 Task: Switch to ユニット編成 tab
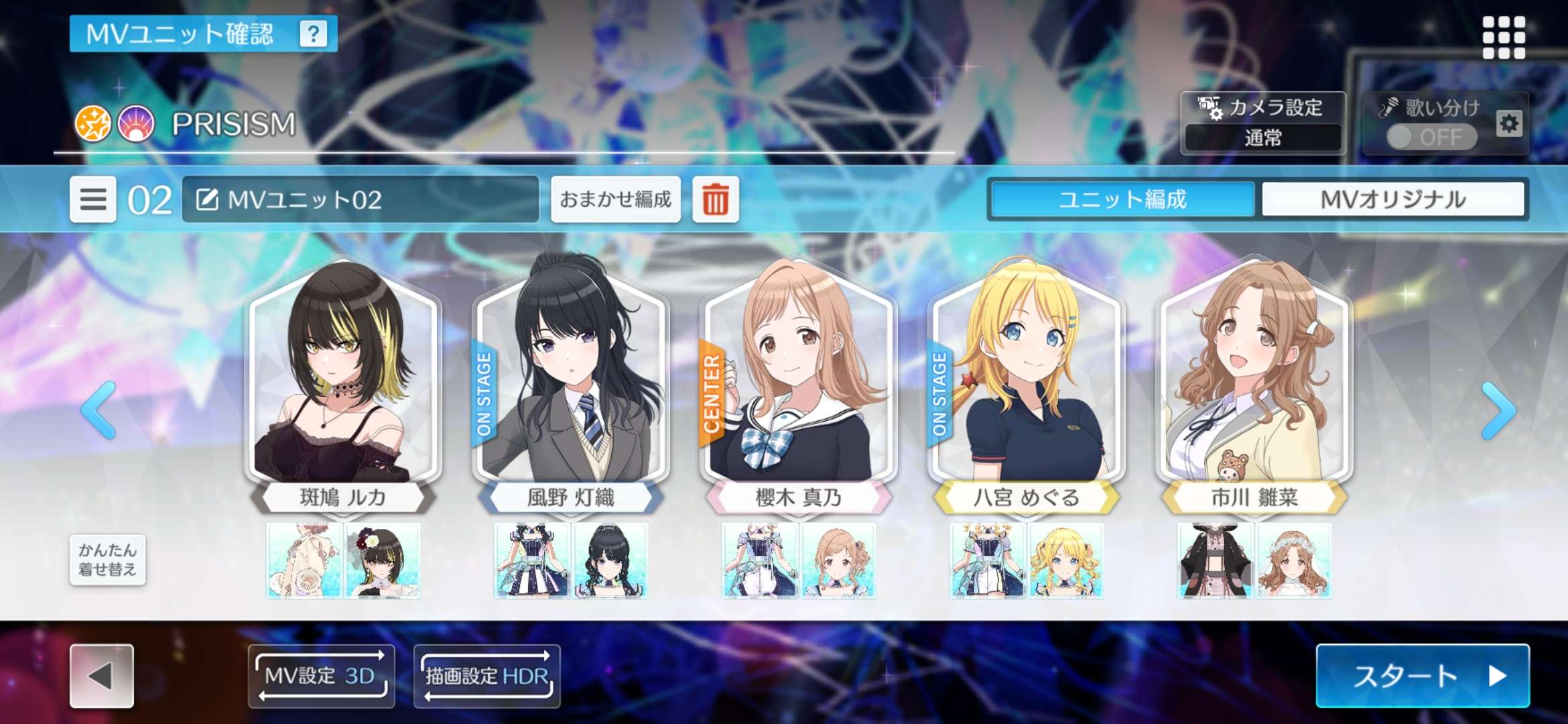click(1122, 200)
